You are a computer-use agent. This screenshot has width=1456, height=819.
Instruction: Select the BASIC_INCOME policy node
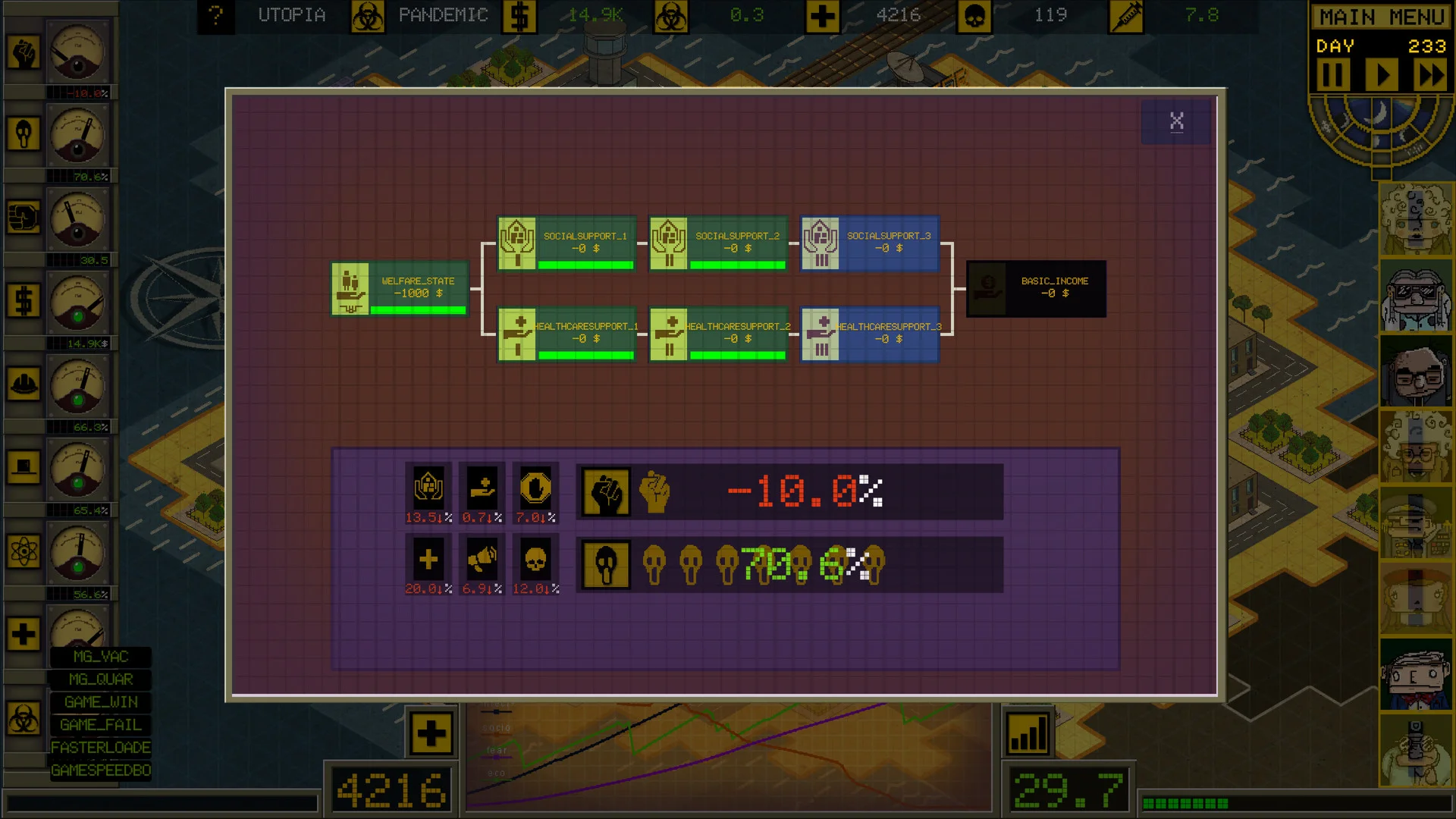1036,288
